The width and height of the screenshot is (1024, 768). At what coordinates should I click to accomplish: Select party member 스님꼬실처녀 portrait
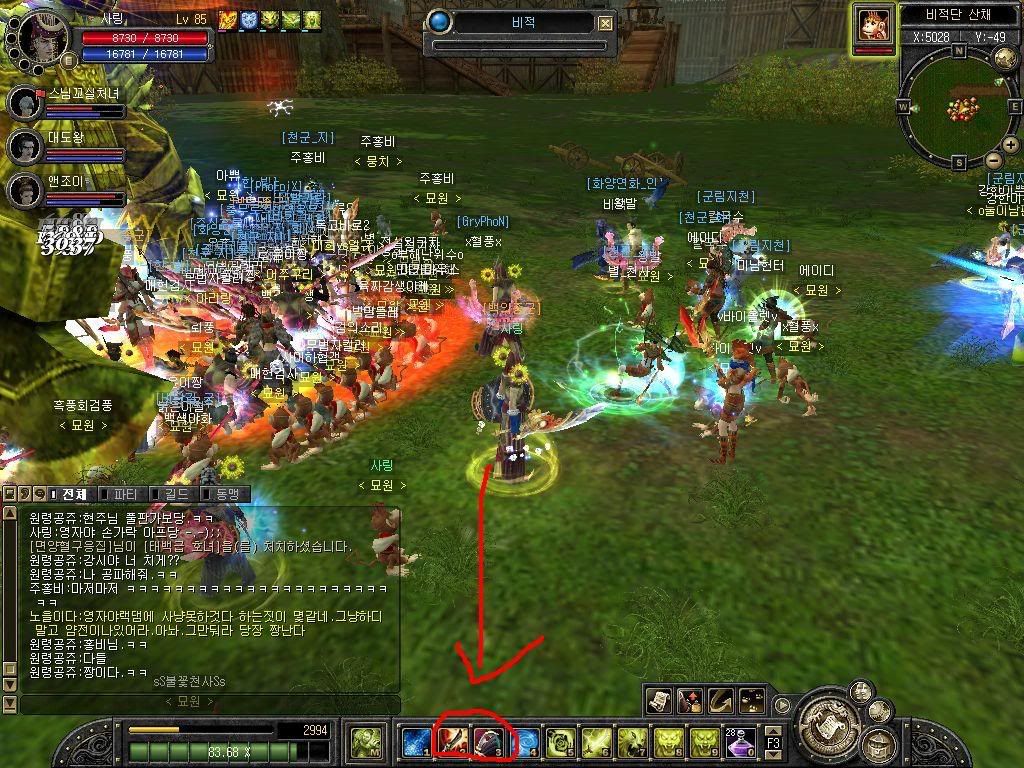[25, 102]
